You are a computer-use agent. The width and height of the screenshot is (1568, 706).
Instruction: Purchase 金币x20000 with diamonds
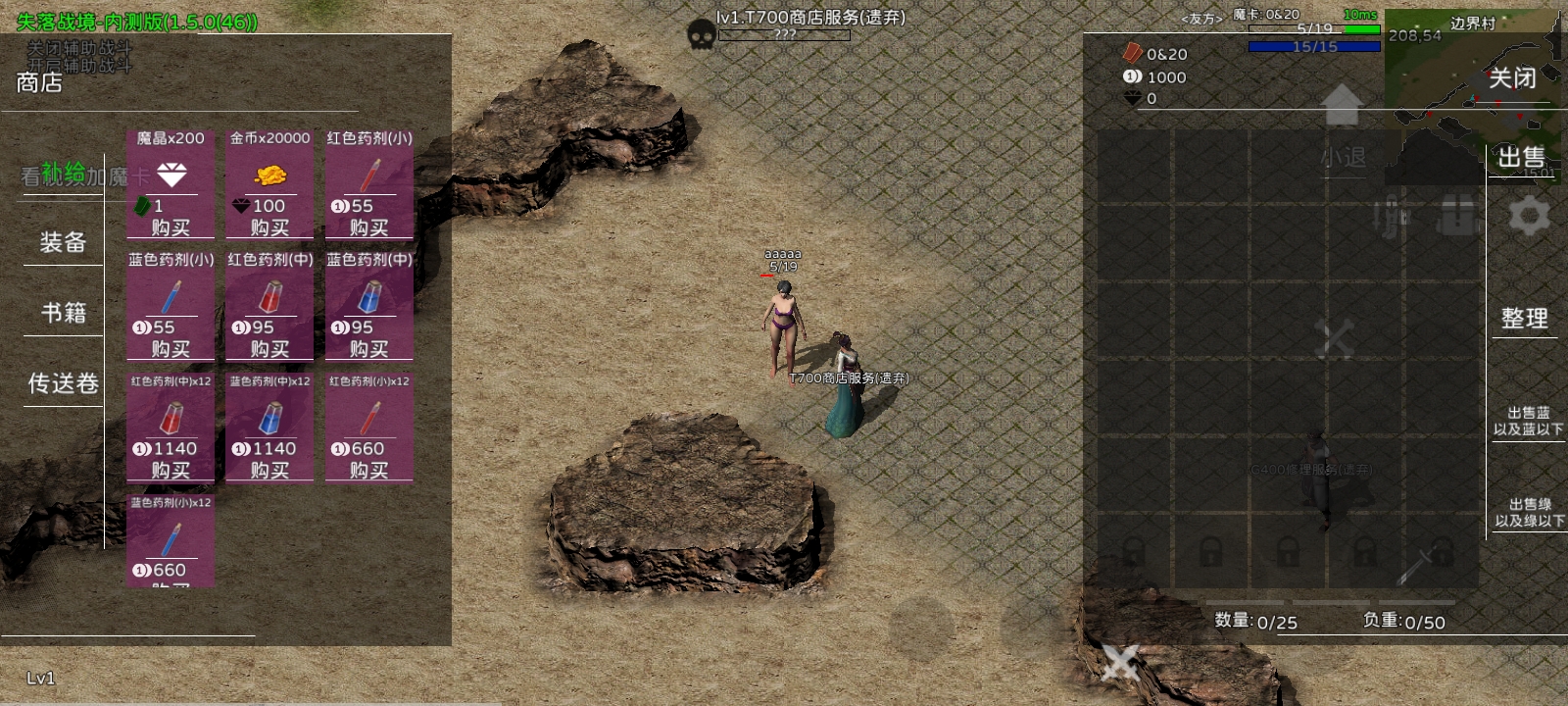point(269,227)
